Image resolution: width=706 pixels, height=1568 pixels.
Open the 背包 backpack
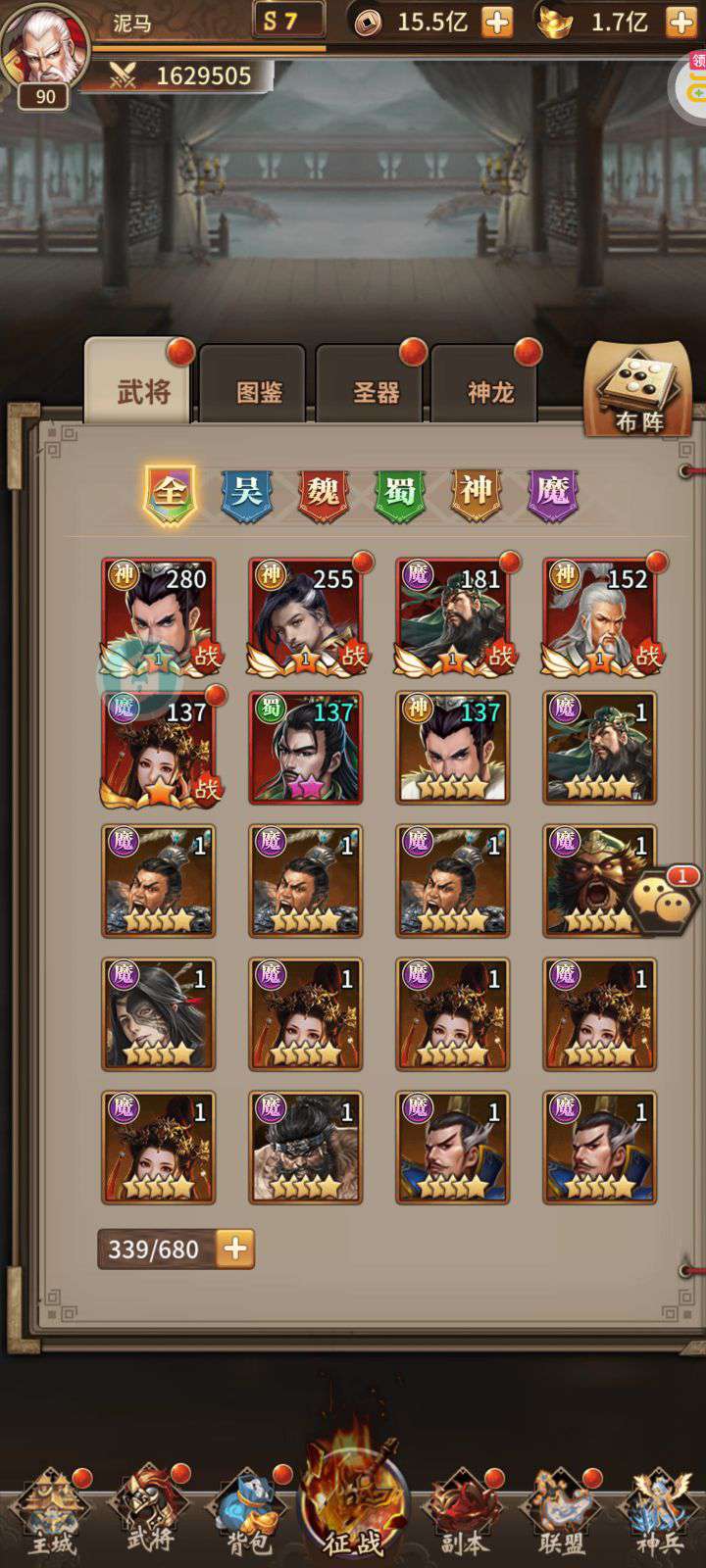(x=249, y=1514)
